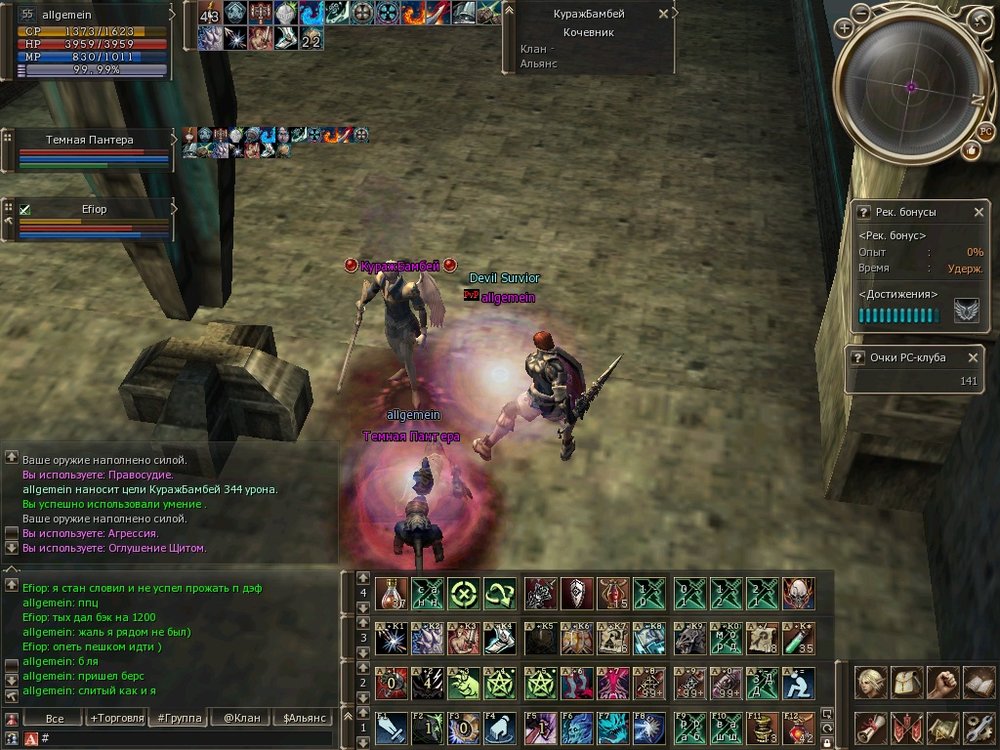
Task: Open the inventory bag menu icon
Action: point(906,683)
